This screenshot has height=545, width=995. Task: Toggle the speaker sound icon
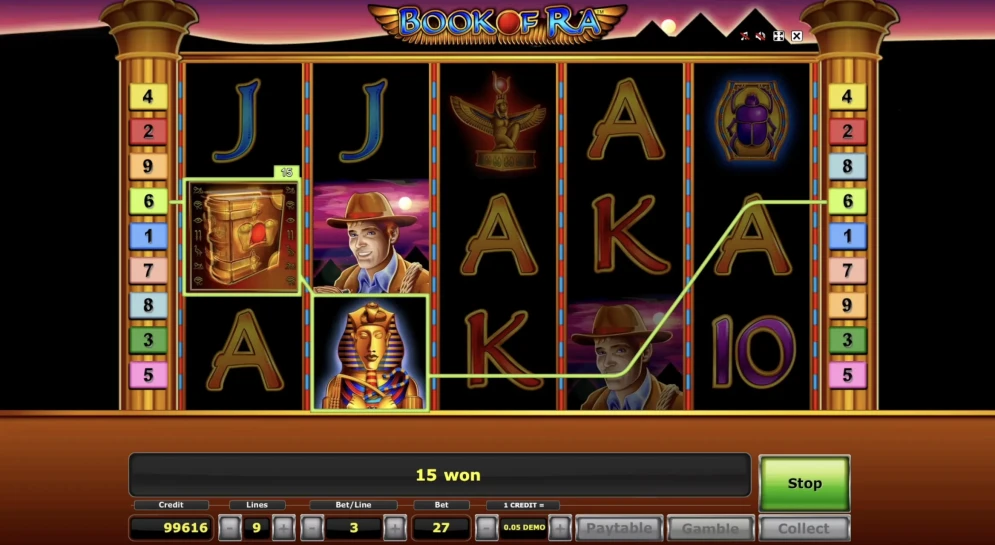click(760, 36)
